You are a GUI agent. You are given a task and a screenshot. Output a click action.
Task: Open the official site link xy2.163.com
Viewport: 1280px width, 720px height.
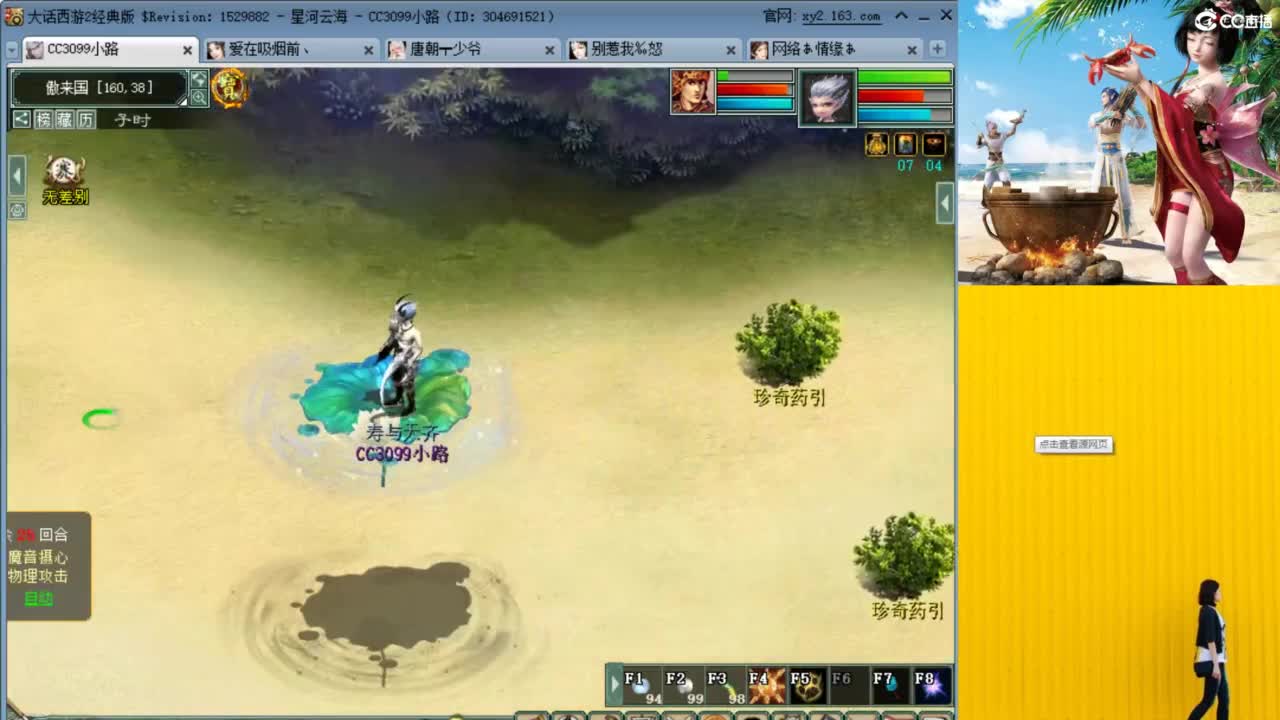840,16
